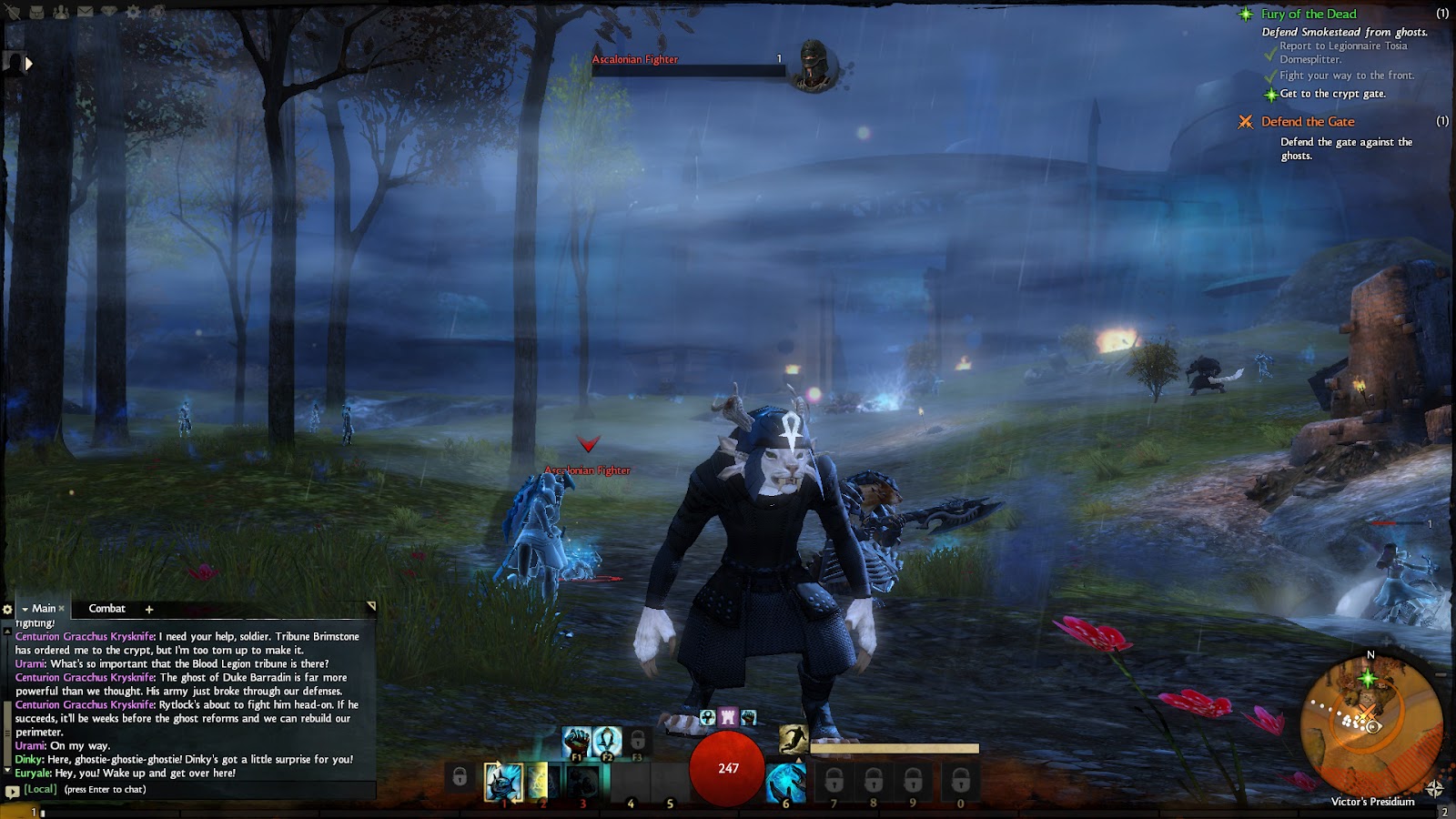Open the inventory bag icon
1456x819 pixels.
tap(37, 13)
